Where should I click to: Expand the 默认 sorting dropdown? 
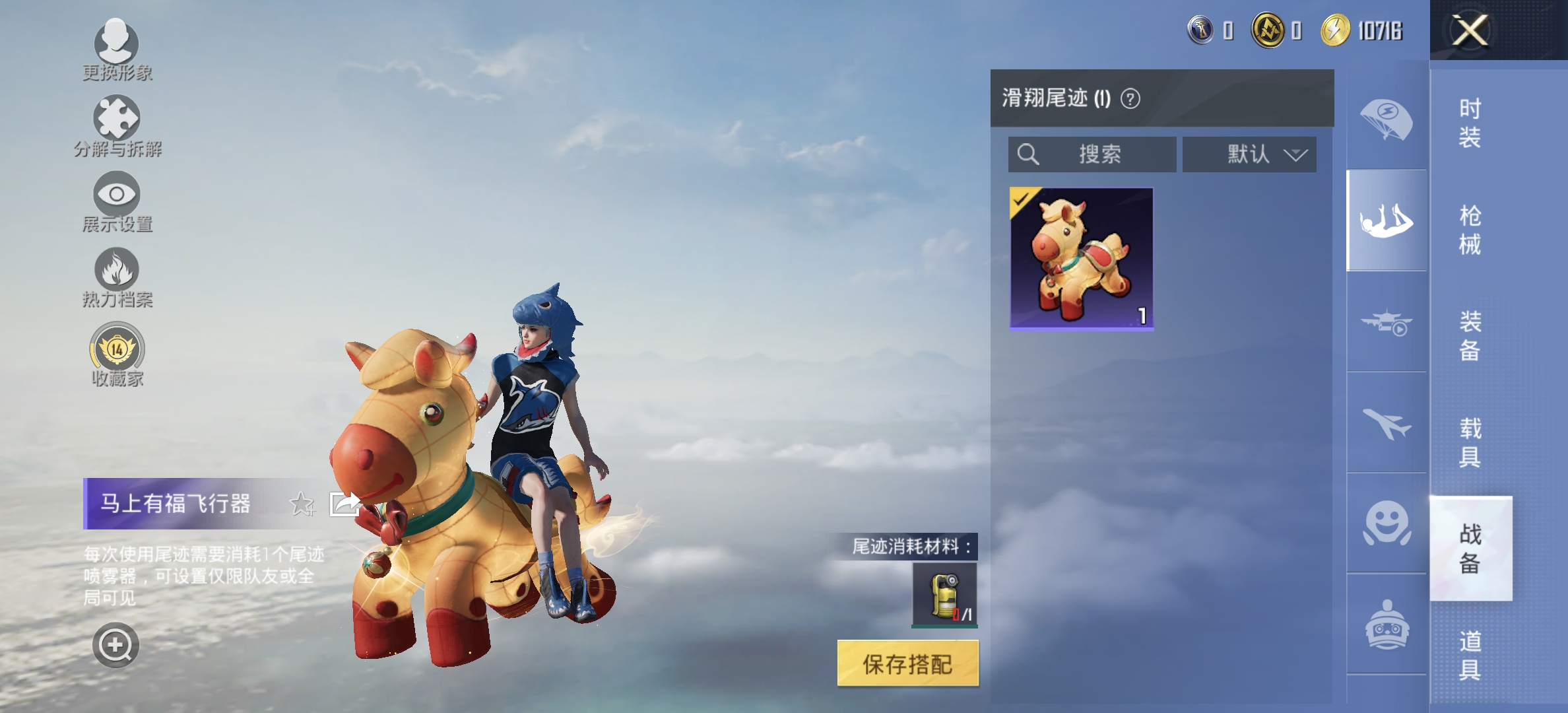click(x=1249, y=154)
